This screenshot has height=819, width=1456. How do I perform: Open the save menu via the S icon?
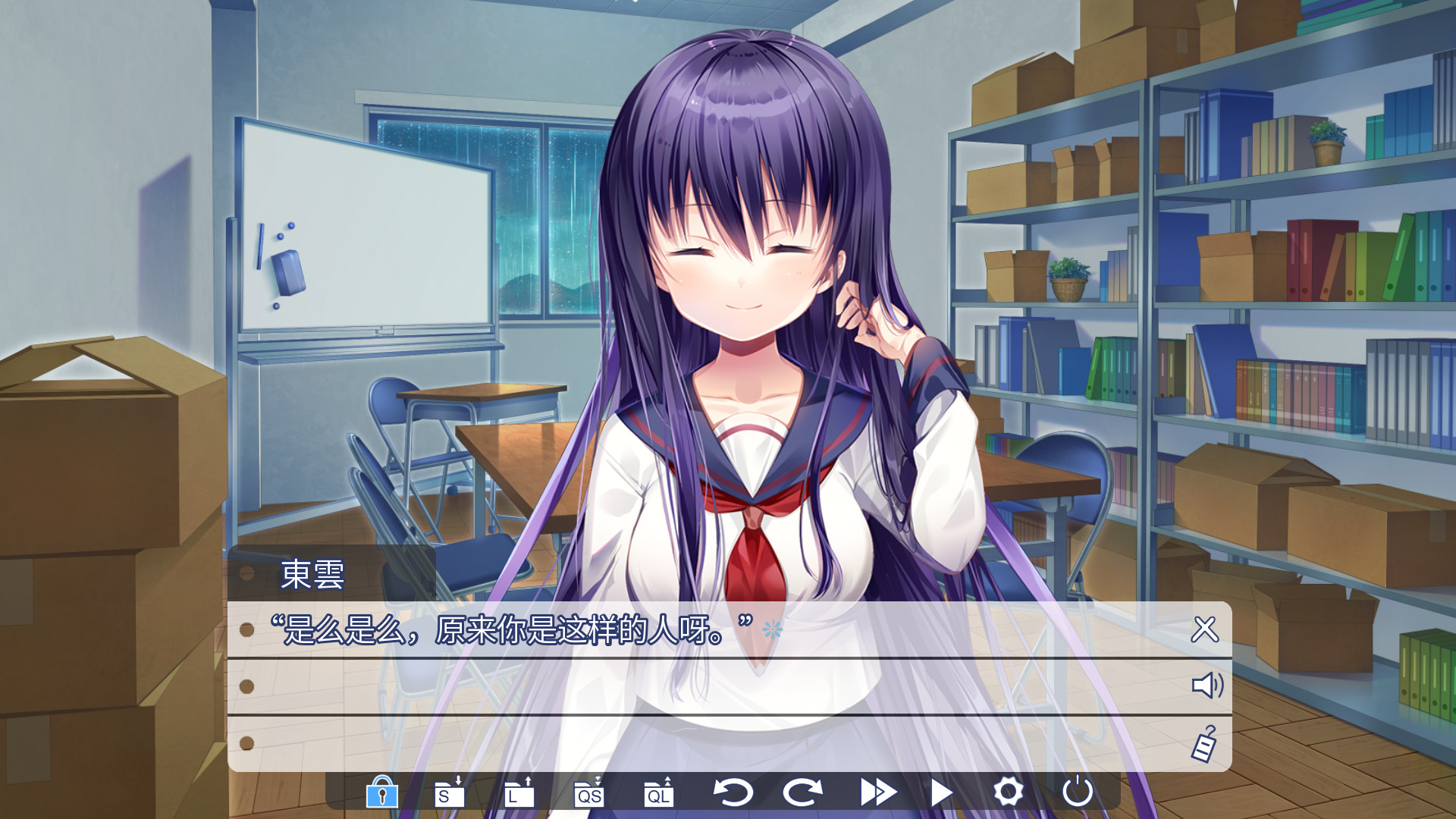click(447, 794)
